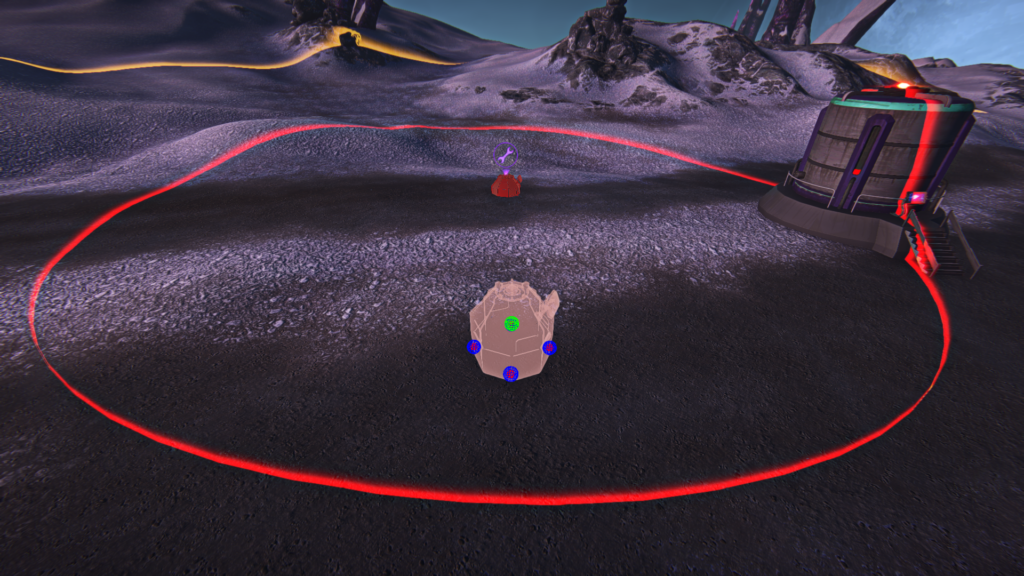The height and width of the screenshot is (576, 1024).
Task: Click the purple wrench icon above the red unit
Action: [x=506, y=154]
